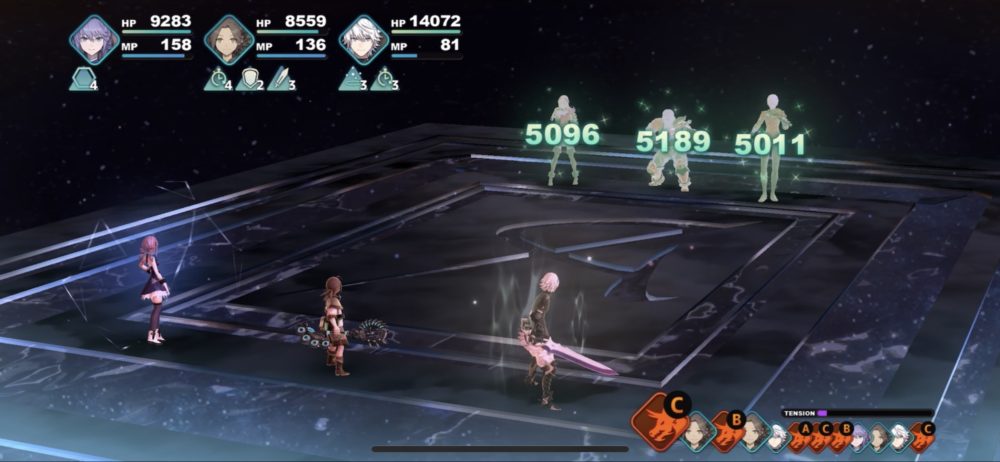Click the purple-haired portrait in the turn order
1000x462 pixels.
tap(858, 436)
